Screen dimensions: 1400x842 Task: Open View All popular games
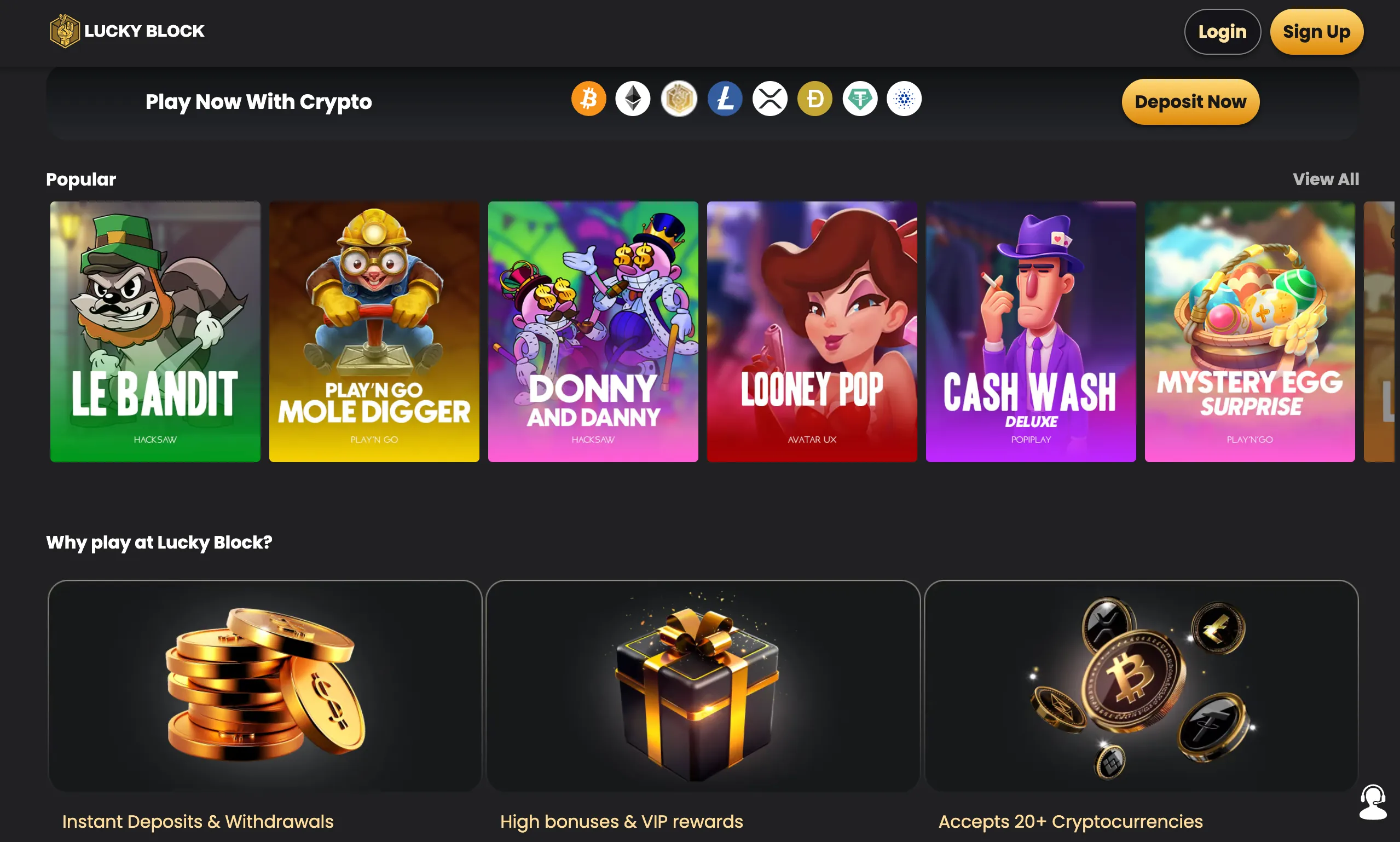(x=1326, y=178)
